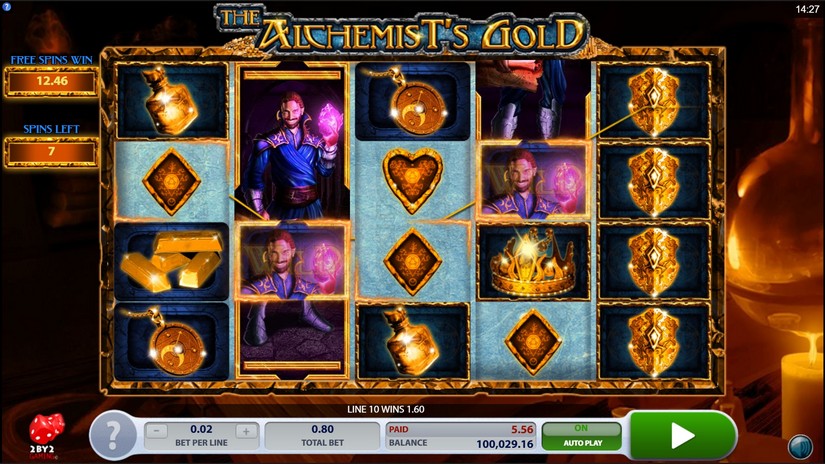825x464 pixels.
Task: Open the large question mark help button
Action: [x=116, y=435]
